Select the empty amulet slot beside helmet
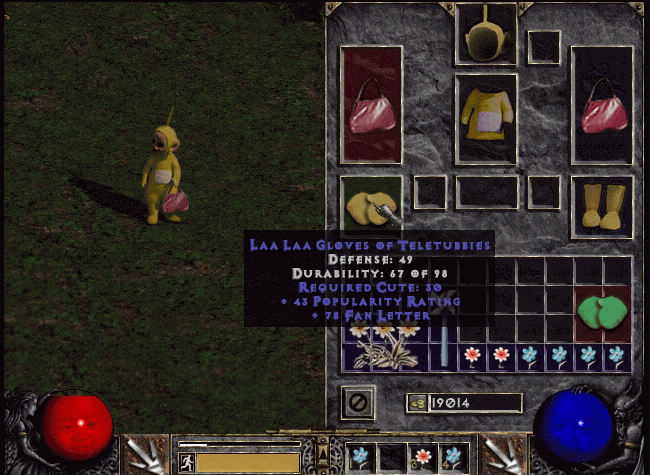Image resolution: width=650 pixels, height=475 pixels. tap(544, 46)
